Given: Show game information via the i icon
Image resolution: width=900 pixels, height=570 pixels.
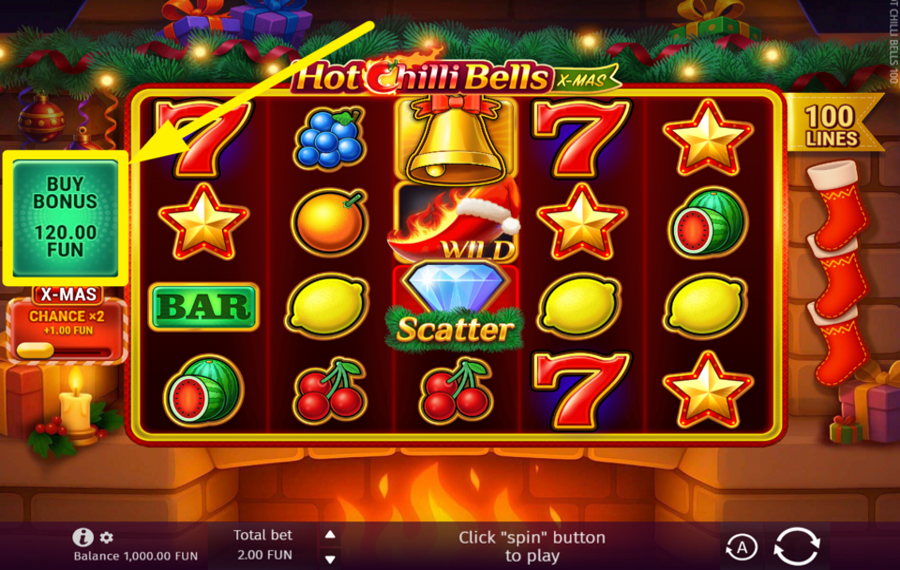Looking at the screenshot, I should pyautogui.click(x=84, y=538).
